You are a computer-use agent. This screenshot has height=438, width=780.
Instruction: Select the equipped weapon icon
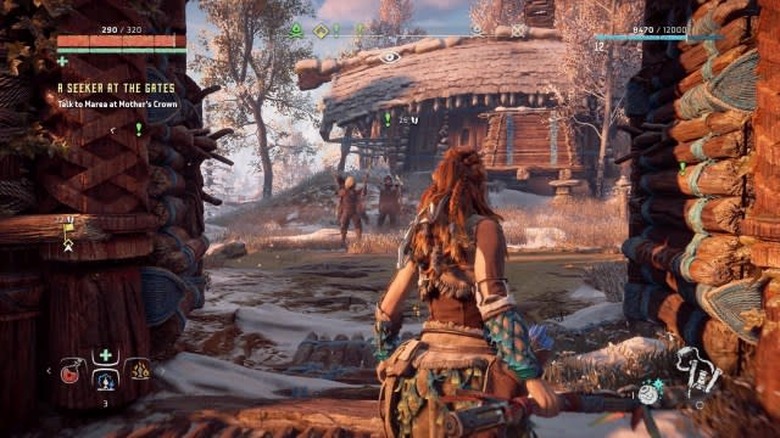[698, 371]
